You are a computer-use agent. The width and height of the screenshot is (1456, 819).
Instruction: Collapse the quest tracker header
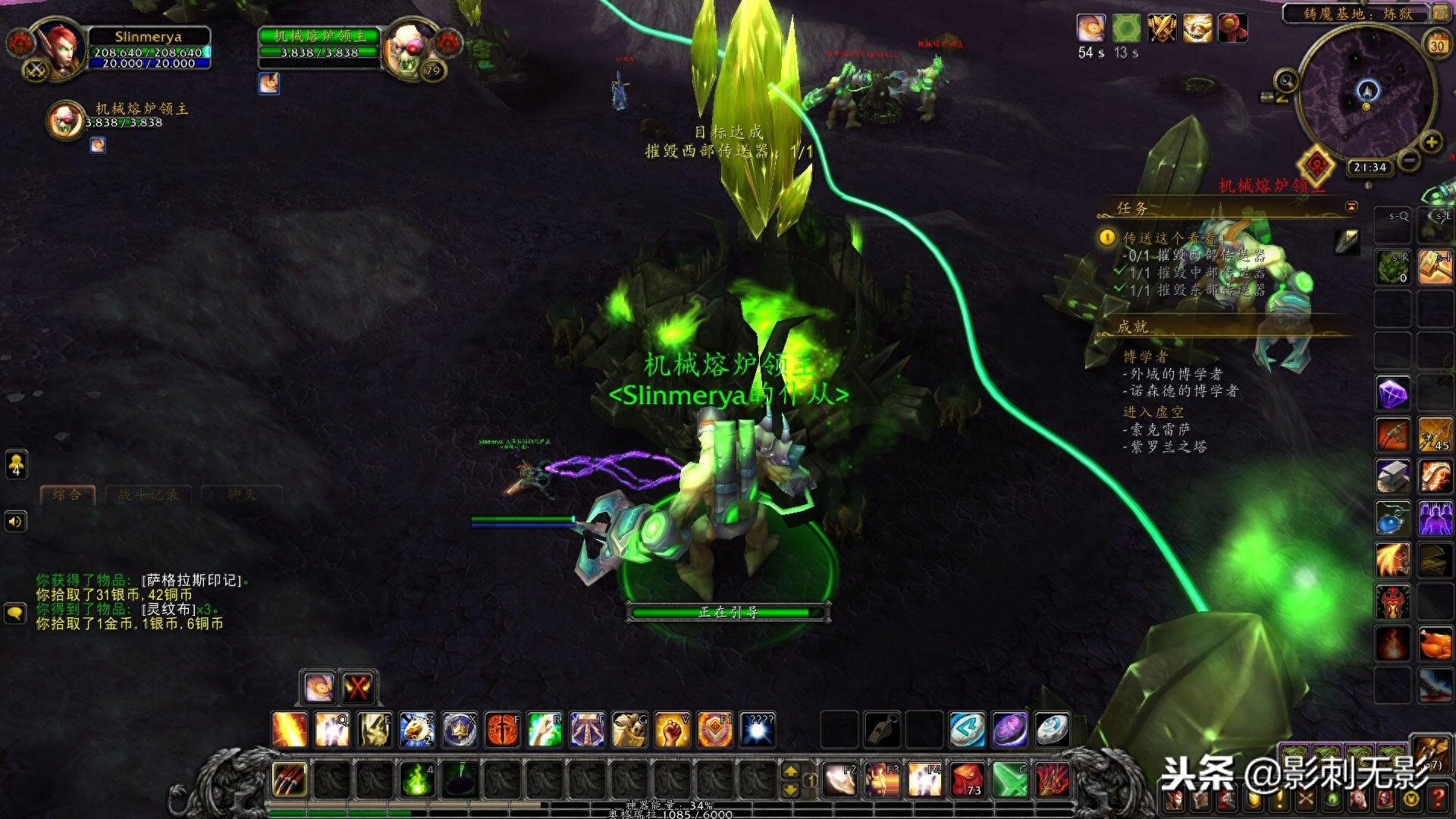tap(1351, 207)
